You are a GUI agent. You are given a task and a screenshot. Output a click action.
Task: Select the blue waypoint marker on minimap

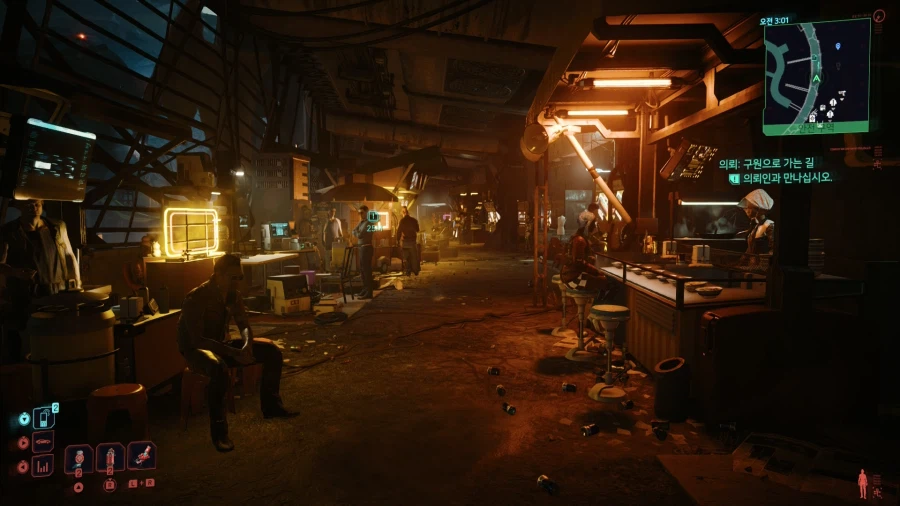837,48
